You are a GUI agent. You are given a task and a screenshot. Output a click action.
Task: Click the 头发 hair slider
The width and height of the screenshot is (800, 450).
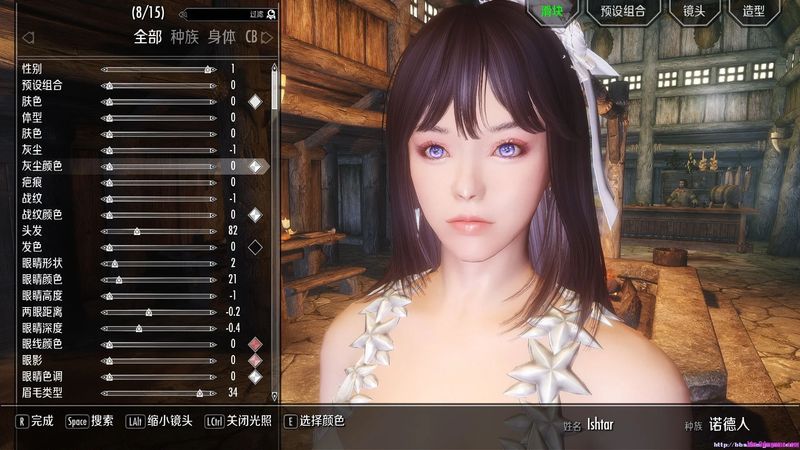[x=158, y=231]
